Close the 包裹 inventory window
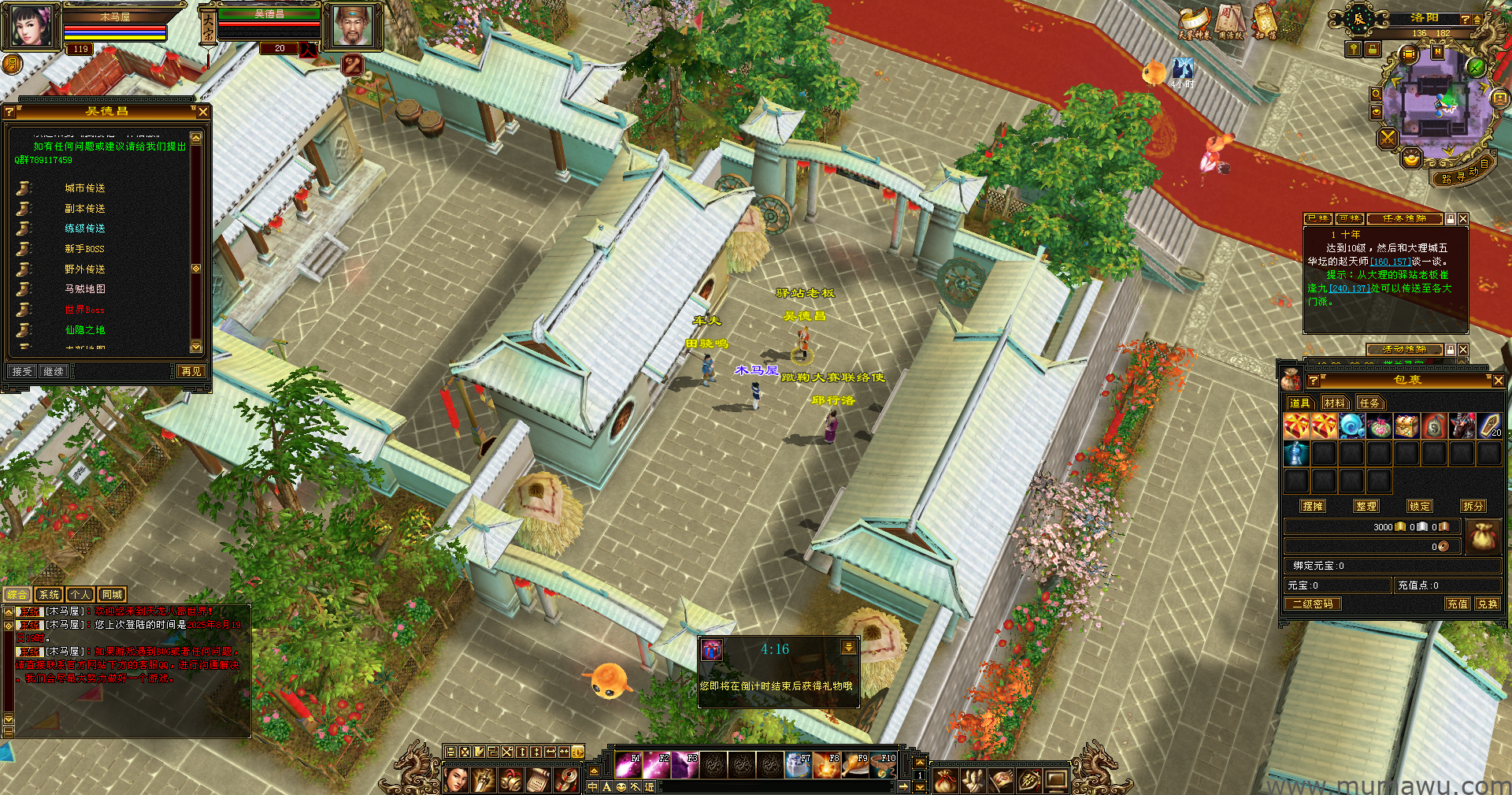1512x795 pixels. (x=1498, y=381)
